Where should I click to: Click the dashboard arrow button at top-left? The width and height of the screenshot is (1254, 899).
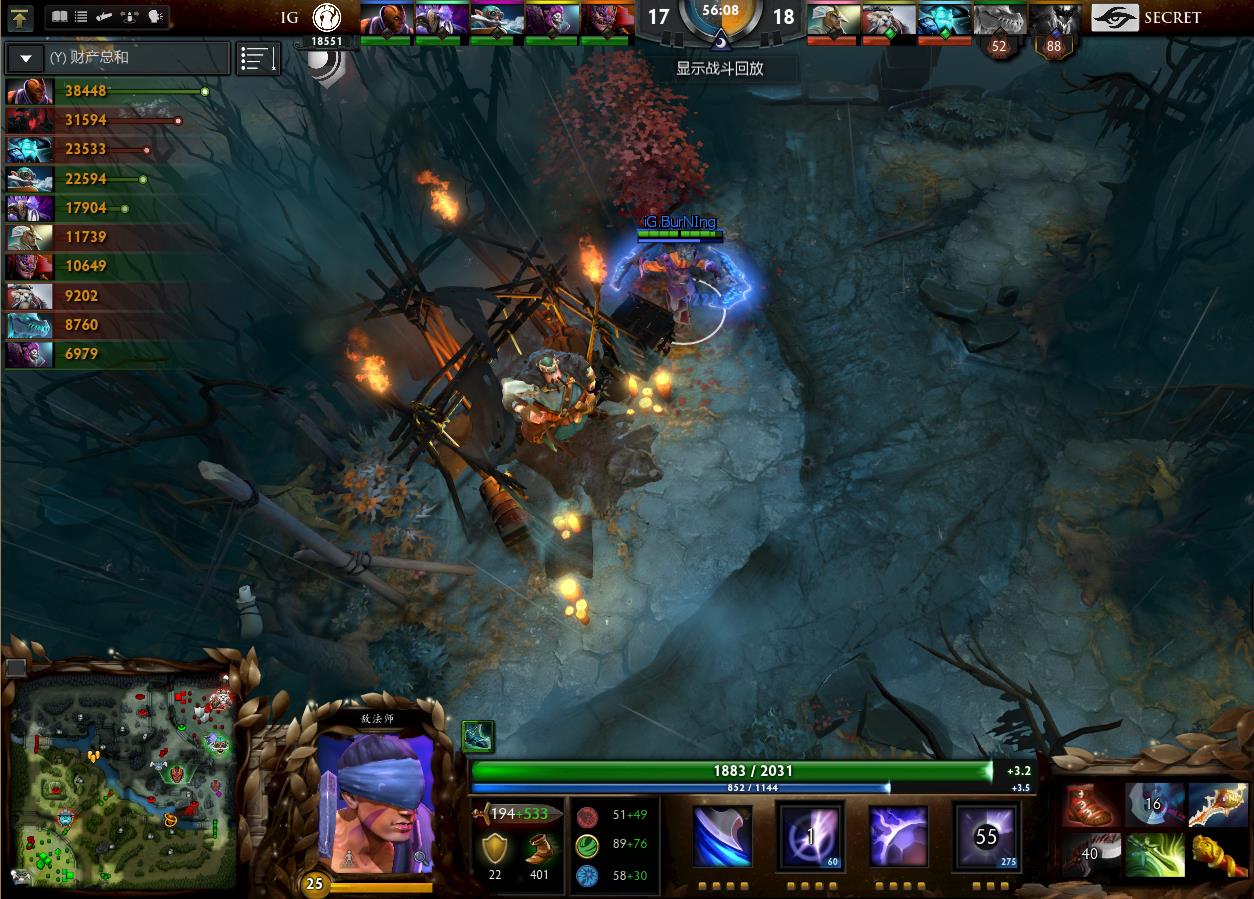point(21,18)
